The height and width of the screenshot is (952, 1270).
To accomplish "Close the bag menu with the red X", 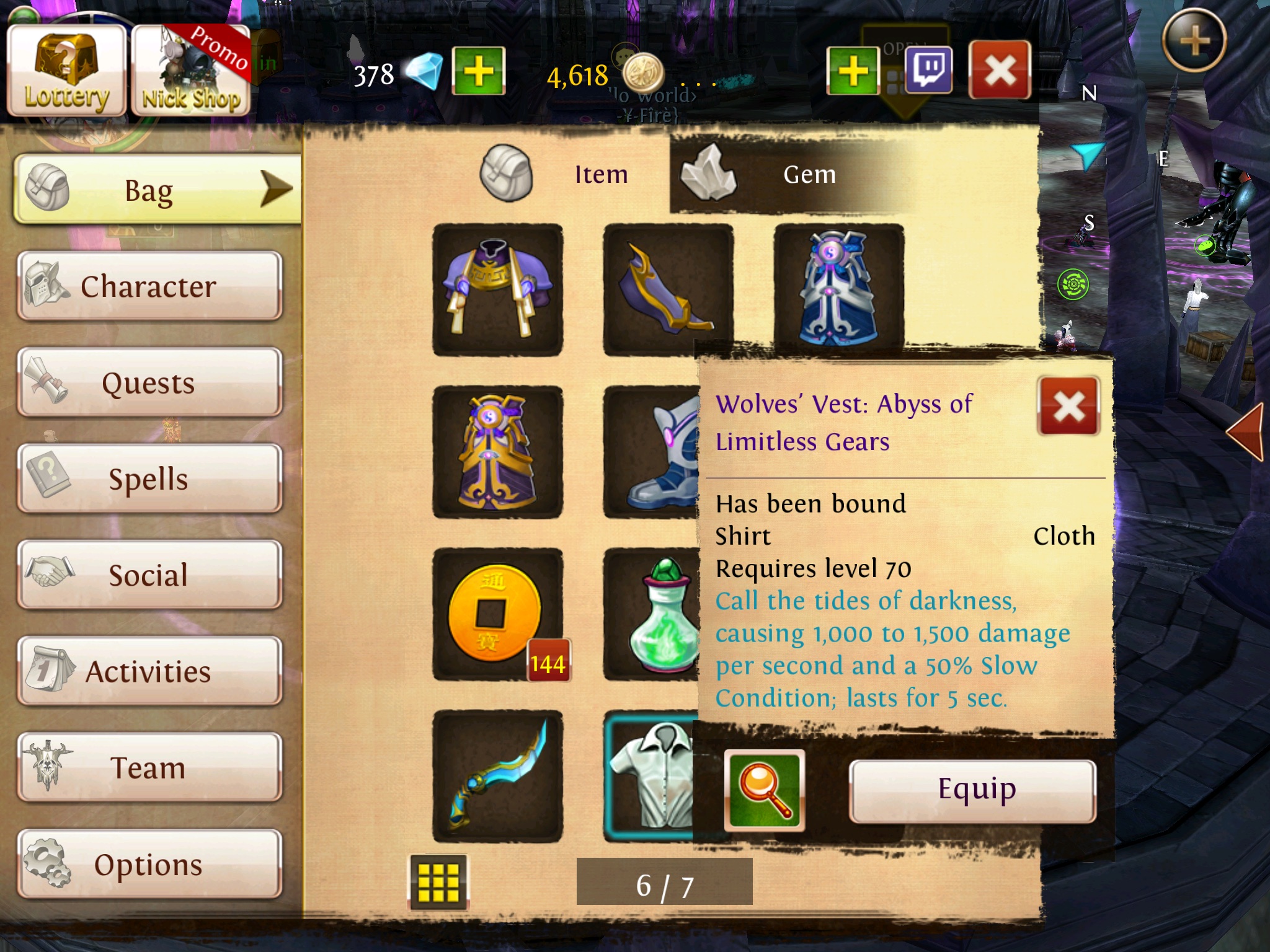I will pyautogui.click(x=999, y=70).
